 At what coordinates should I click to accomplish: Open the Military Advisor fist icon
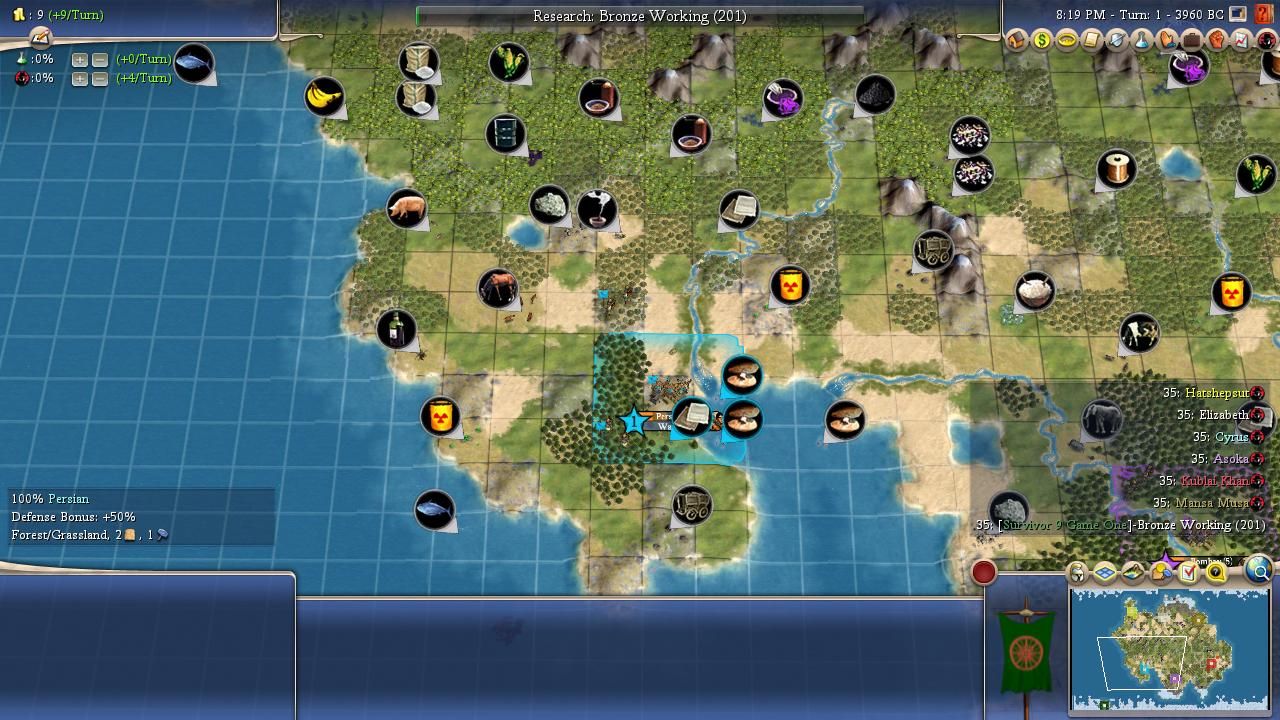point(1216,41)
